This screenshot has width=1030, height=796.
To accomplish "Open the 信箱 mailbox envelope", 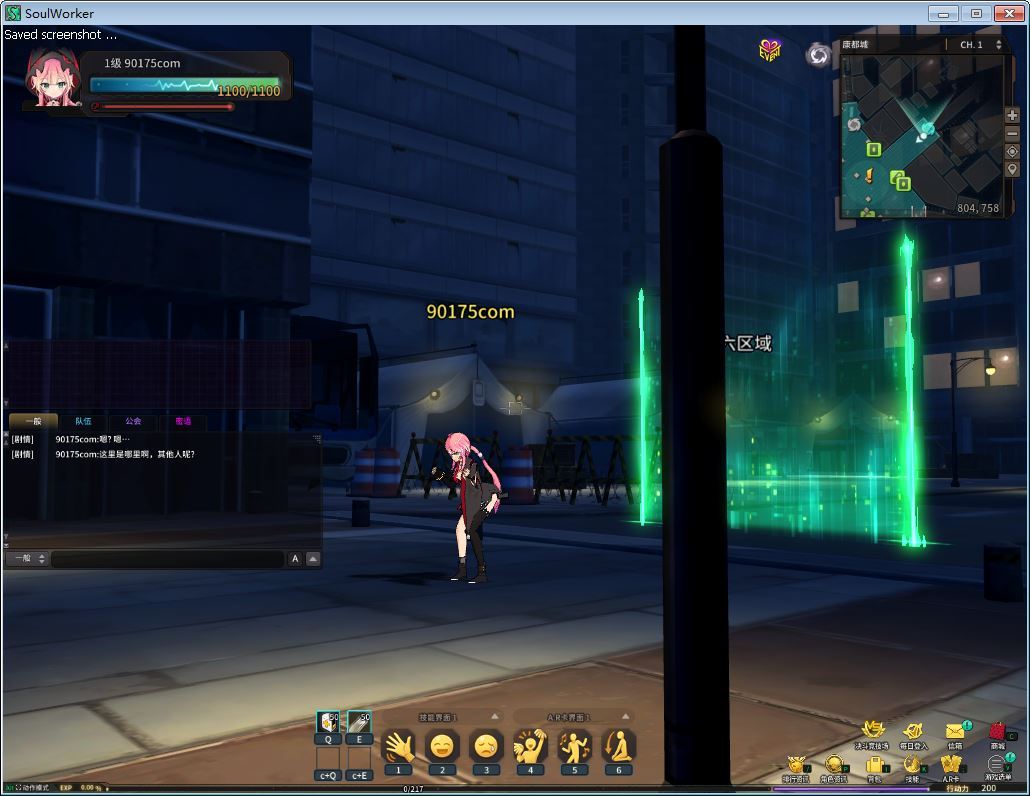I will click(x=955, y=733).
